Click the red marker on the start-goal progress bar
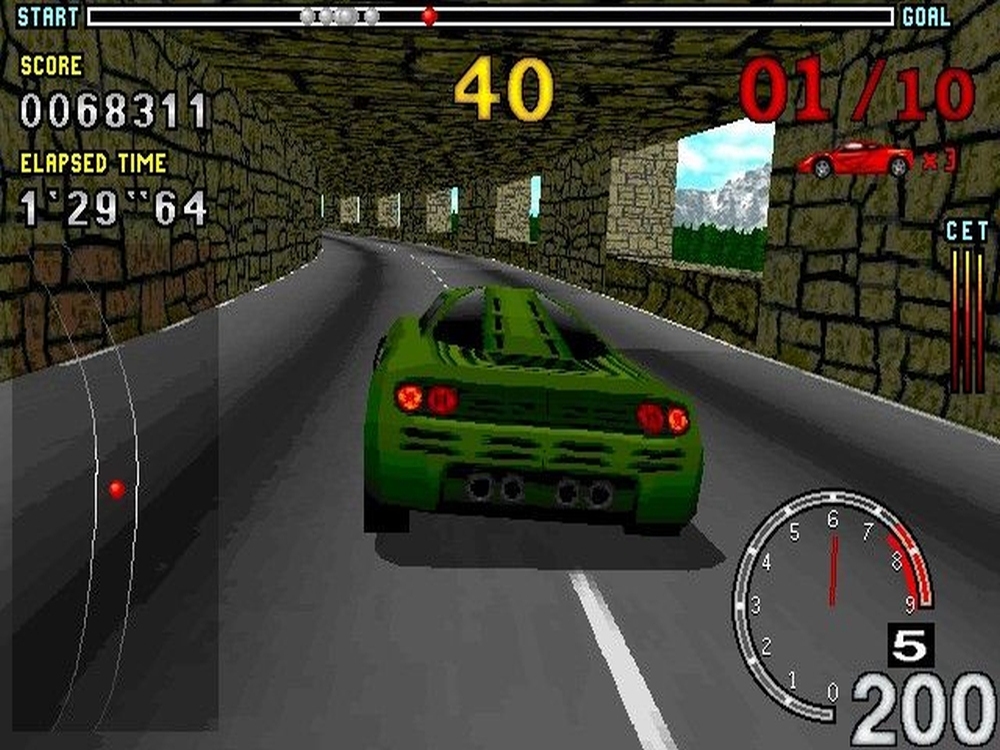Screen dimensions: 1000x750 [x=429, y=16]
